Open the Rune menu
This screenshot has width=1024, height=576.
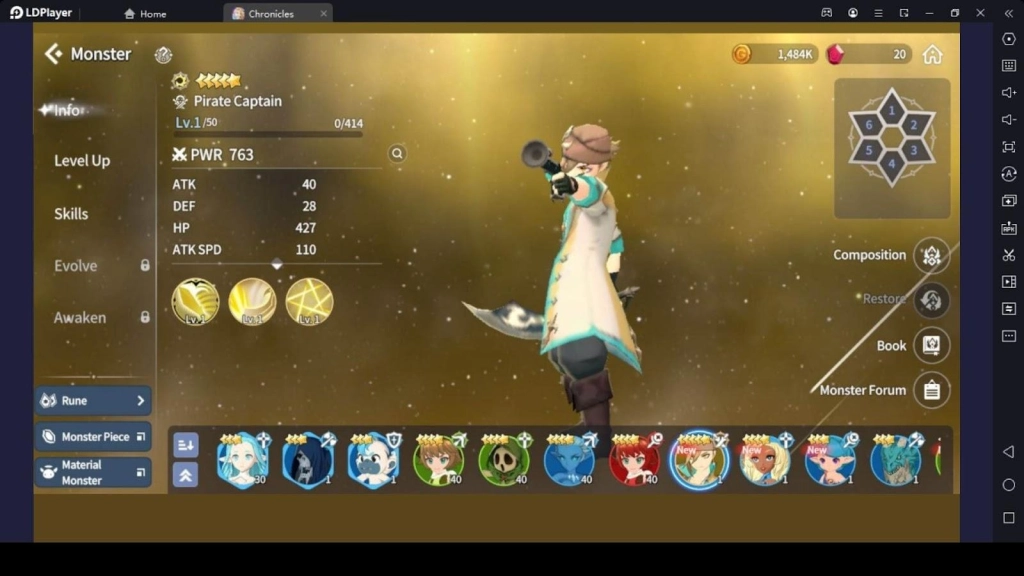tap(93, 401)
